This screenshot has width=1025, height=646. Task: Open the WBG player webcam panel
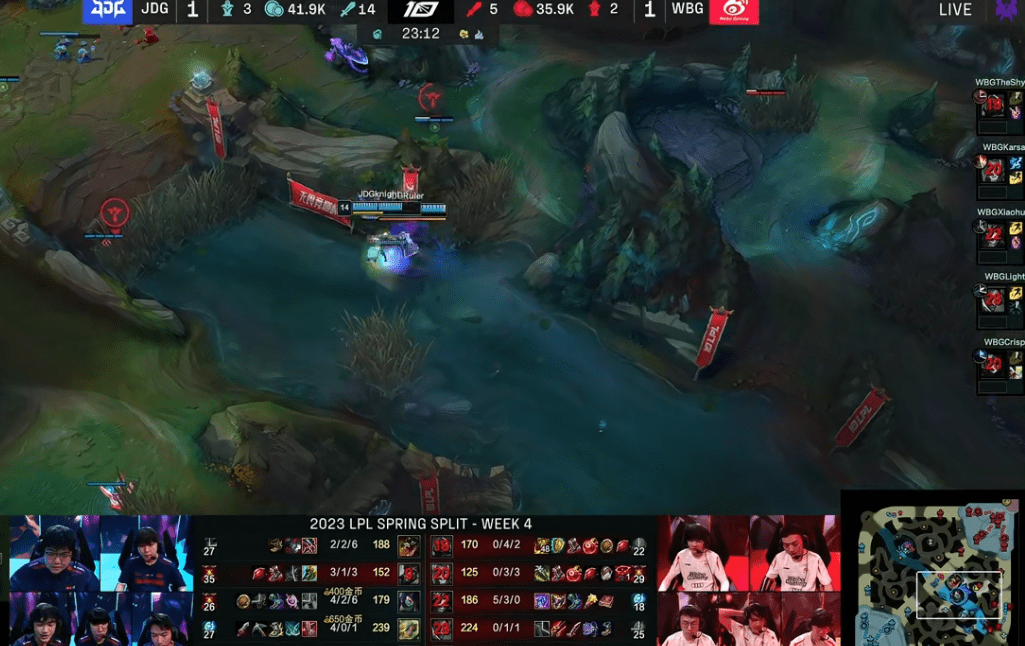coord(746,580)
